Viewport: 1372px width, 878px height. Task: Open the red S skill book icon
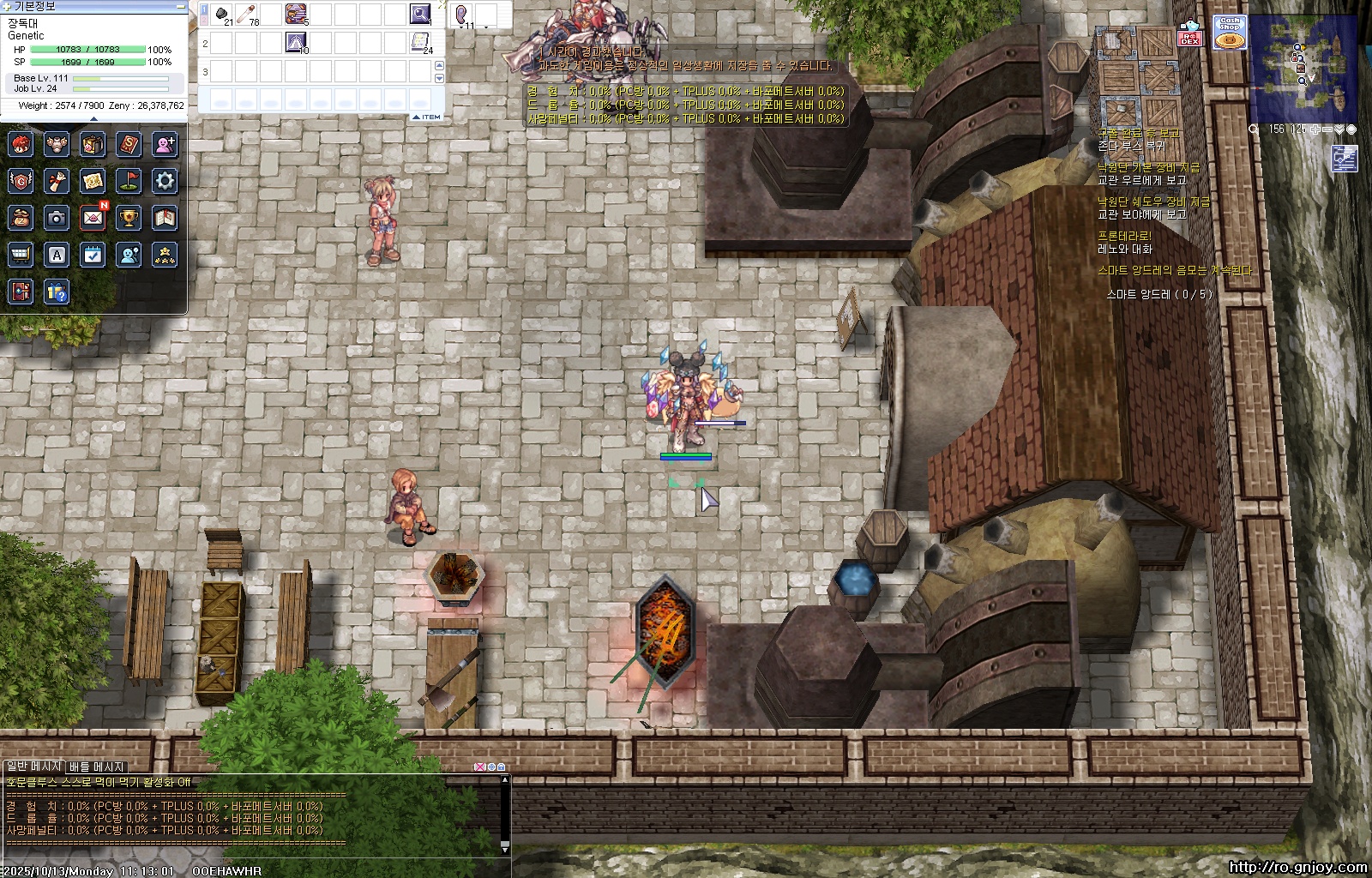pos(129,144)
